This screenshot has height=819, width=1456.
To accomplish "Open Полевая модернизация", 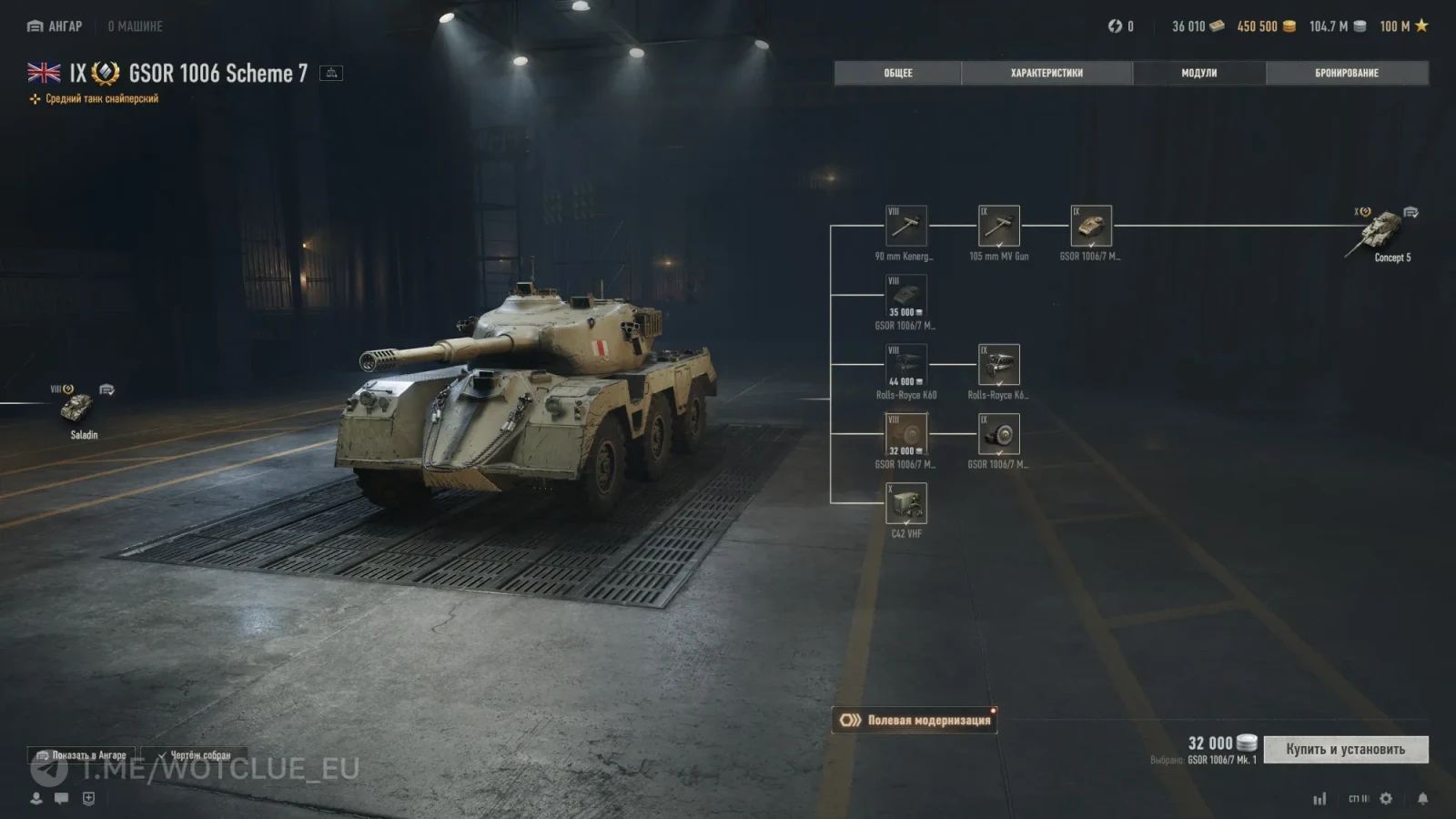I will (x=915, y=720).
